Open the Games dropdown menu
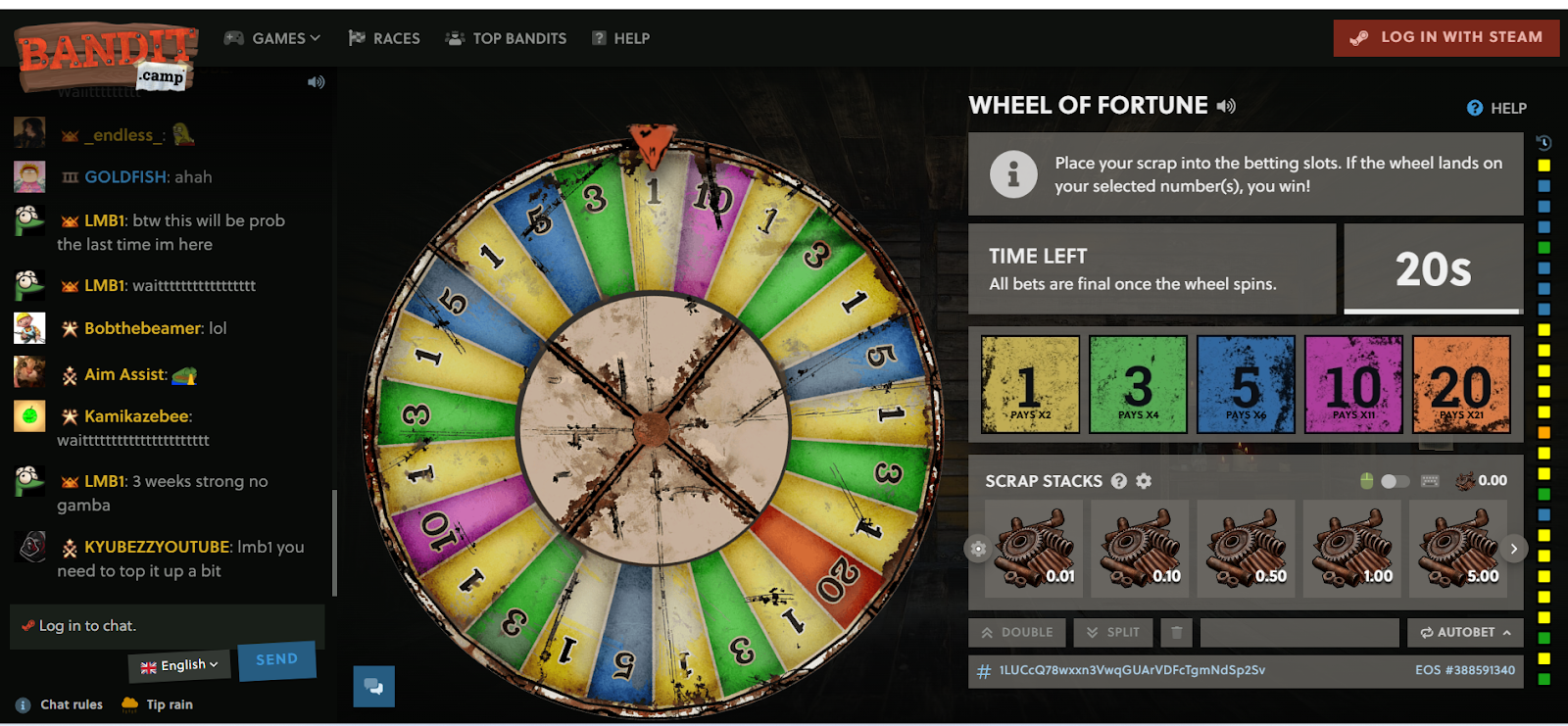This screenshot has width=1568, height=726. tap(272, 38)
